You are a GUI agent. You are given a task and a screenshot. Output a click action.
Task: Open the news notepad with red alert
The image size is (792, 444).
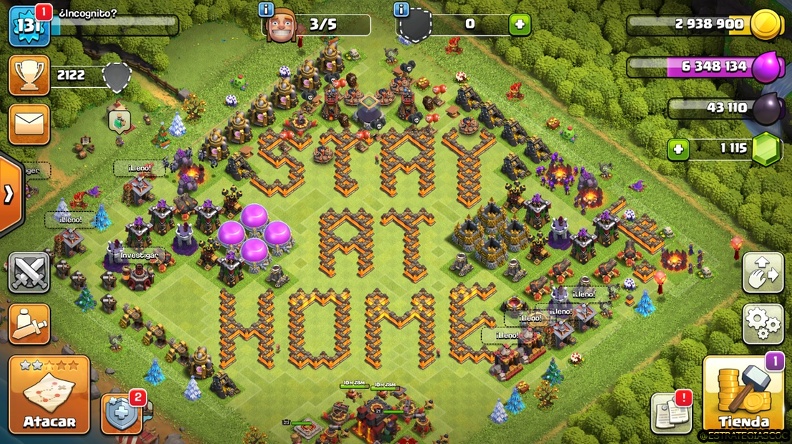coord(671,411)
